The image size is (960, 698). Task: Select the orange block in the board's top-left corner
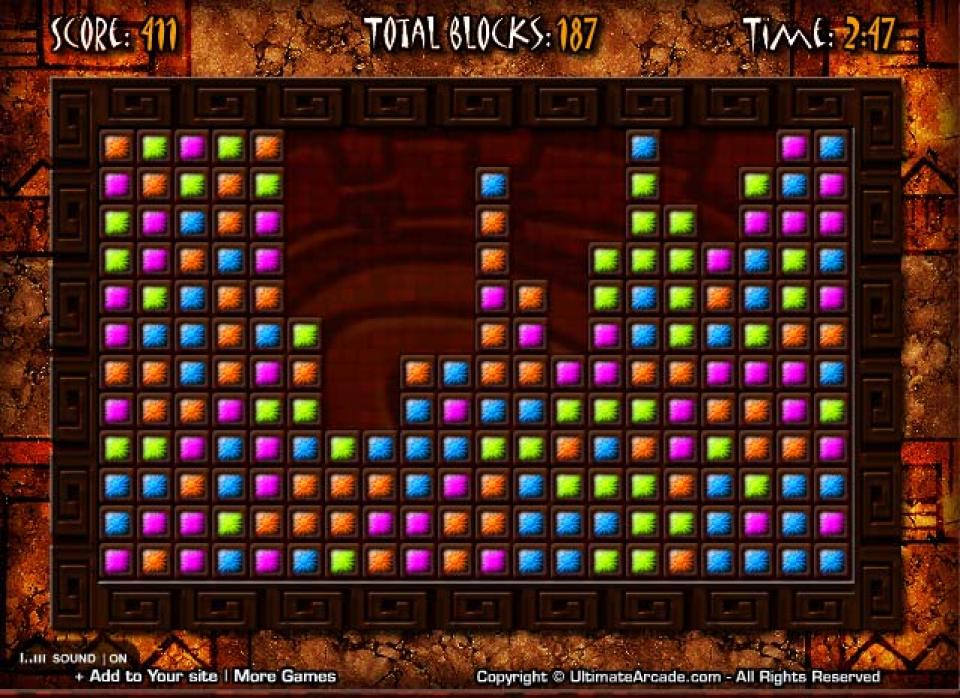117,147
